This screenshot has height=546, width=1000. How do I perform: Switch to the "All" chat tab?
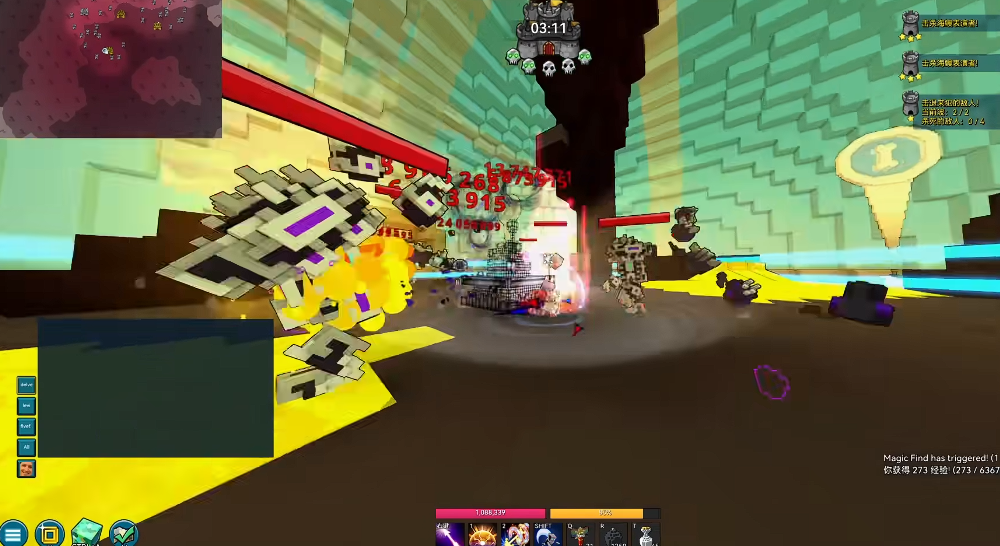pos(27,447)
